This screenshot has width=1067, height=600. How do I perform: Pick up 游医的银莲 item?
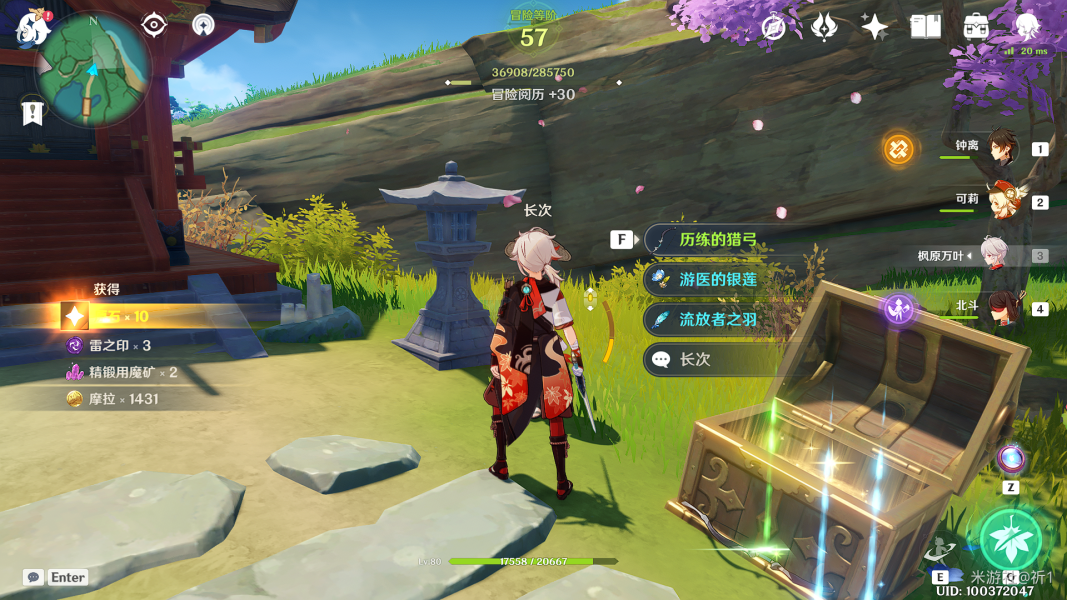click(718, 280)
